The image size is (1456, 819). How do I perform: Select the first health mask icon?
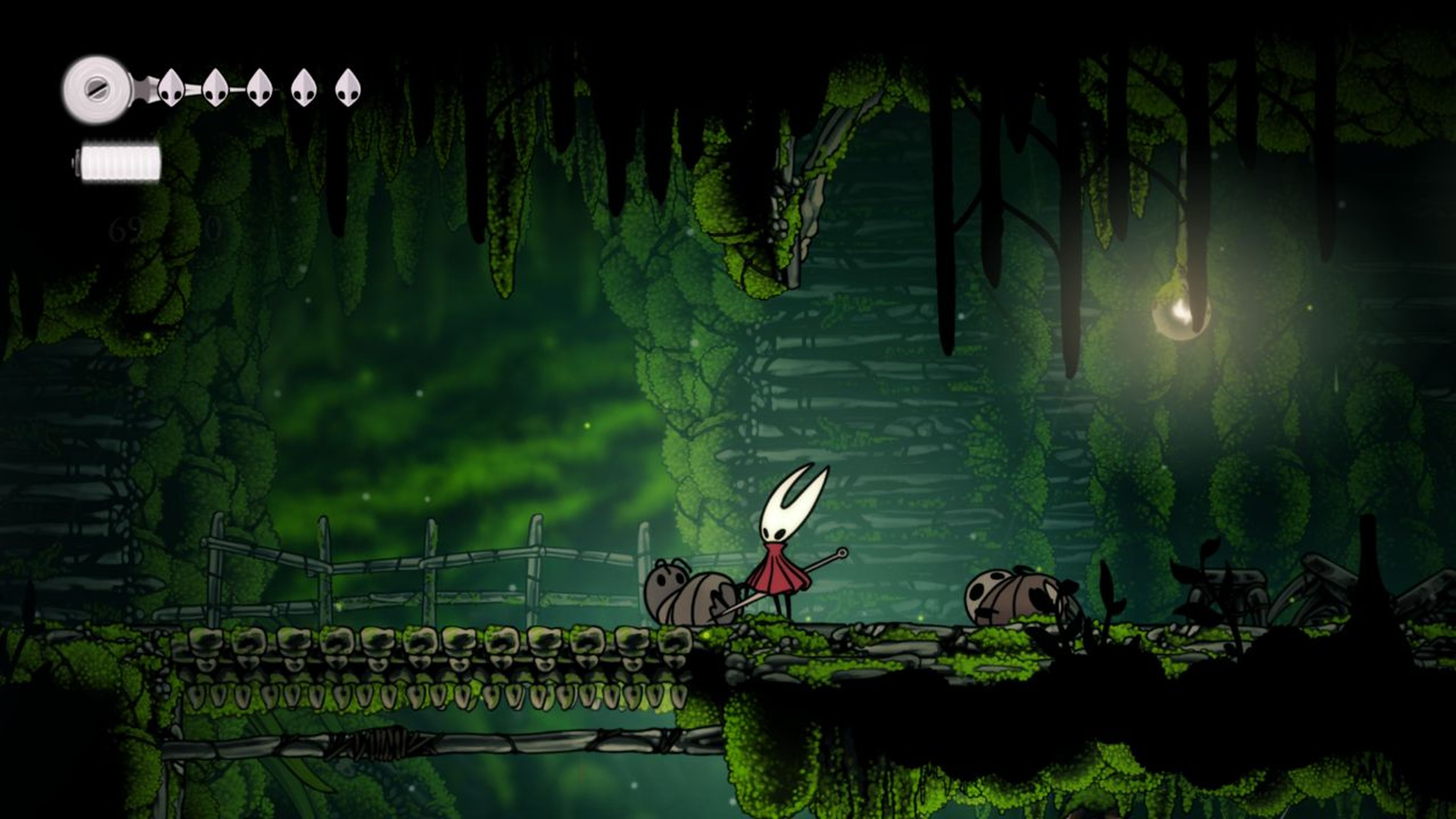[x=171, y=89]
